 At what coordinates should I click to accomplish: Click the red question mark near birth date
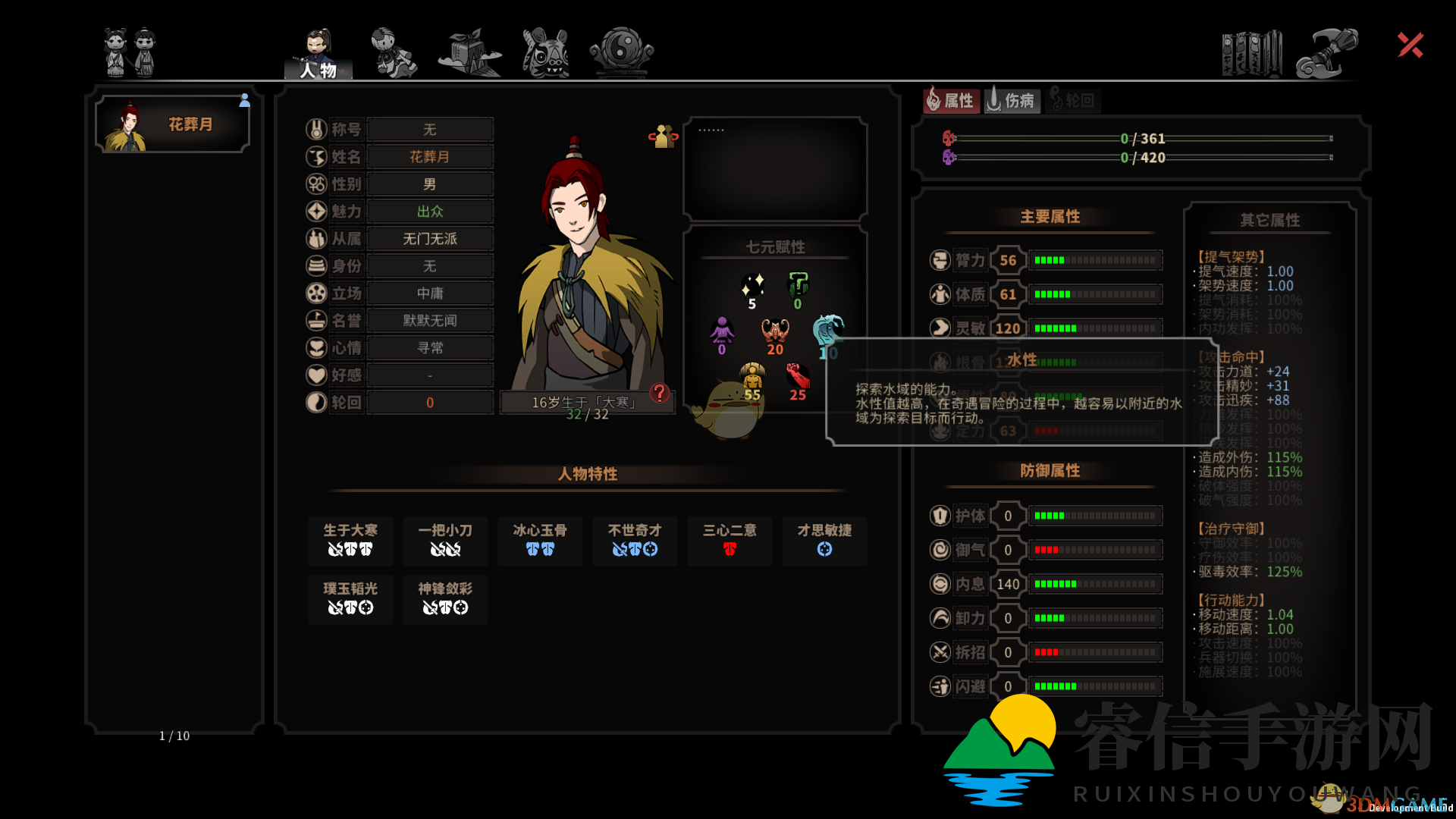pos(659,394)
